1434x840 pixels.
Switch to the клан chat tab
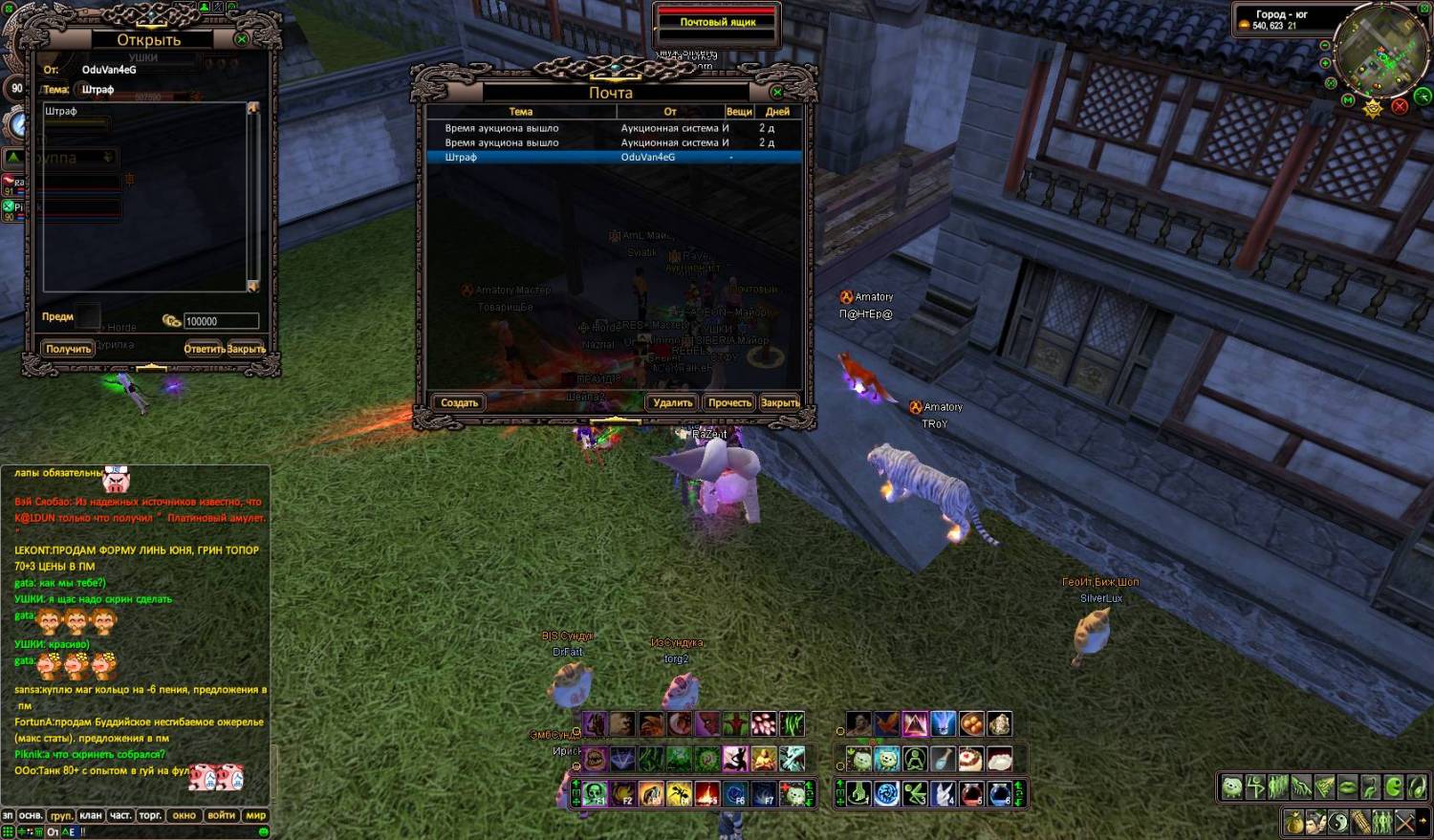coord(91,815)
